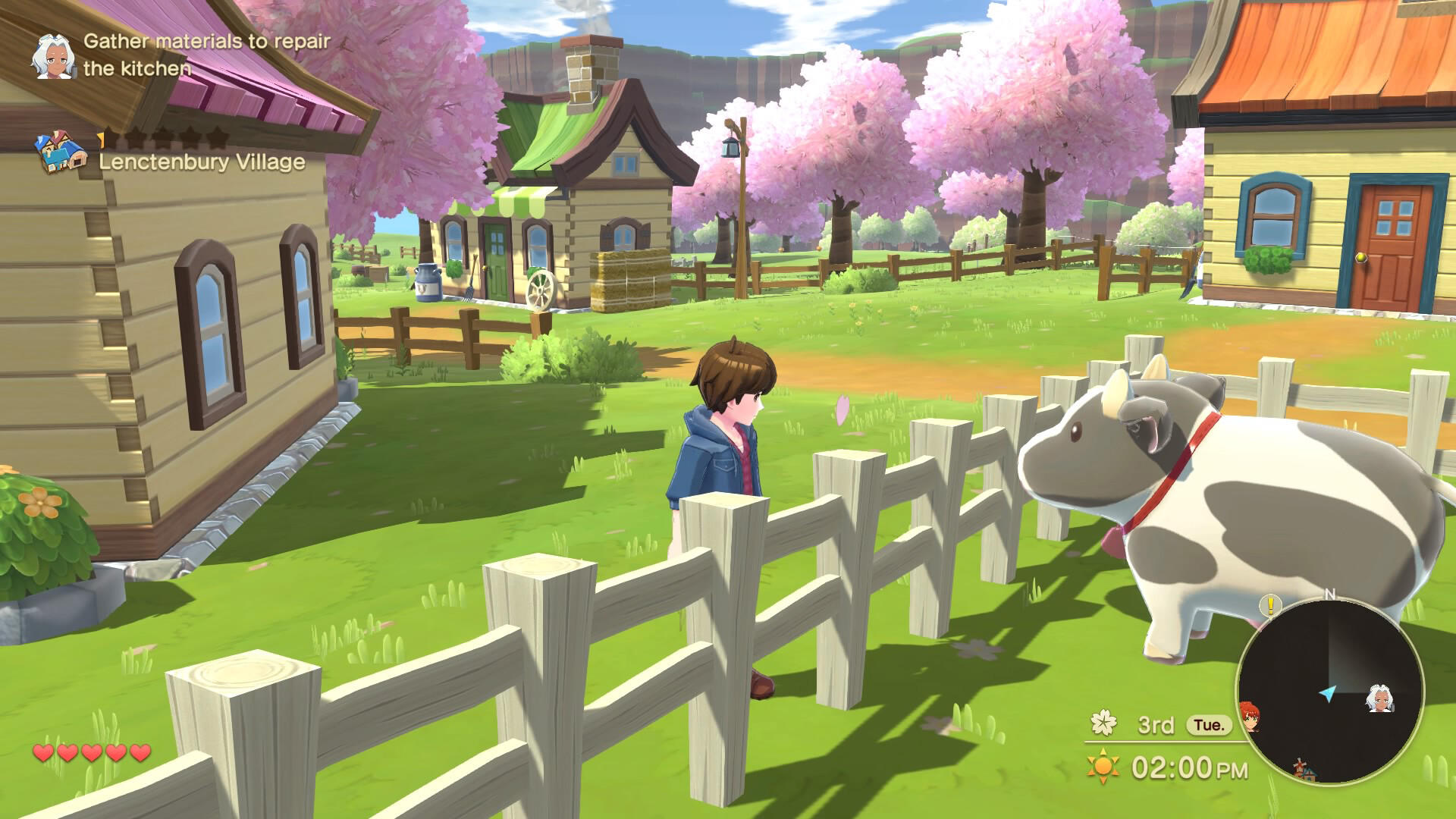Click the exclamation mark above the cow
The width and height of the screenshot is (1456, 819).
point(1269,607)
